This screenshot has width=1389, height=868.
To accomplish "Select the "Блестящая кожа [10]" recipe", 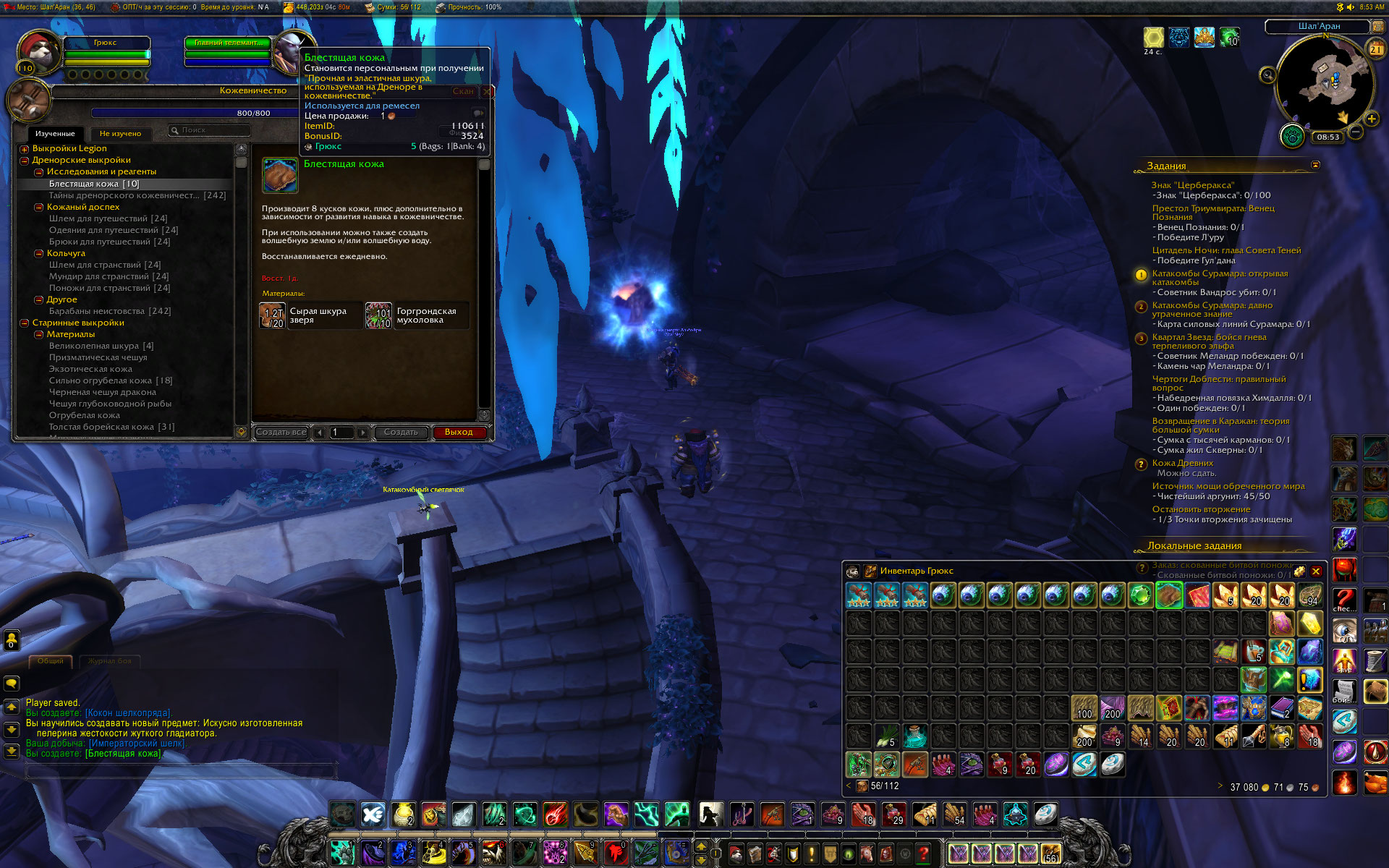I will click(94, 184).
